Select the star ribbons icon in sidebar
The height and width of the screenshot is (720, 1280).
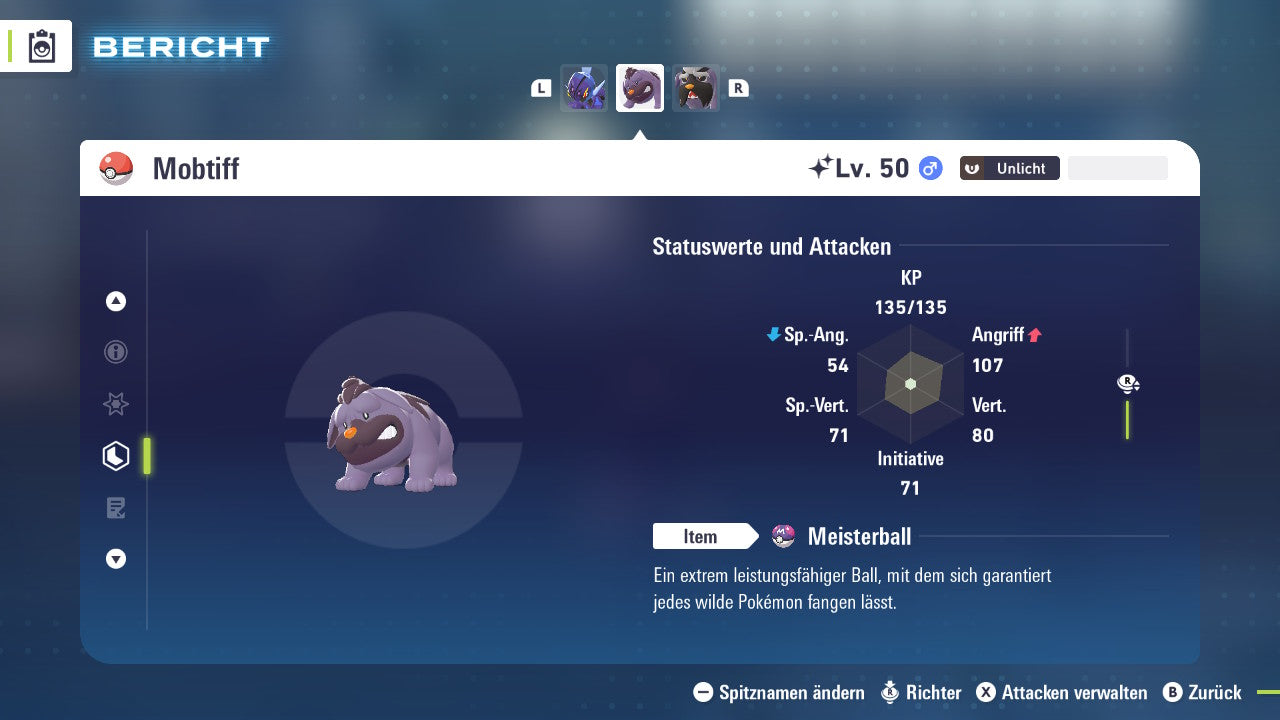(115, 404)
